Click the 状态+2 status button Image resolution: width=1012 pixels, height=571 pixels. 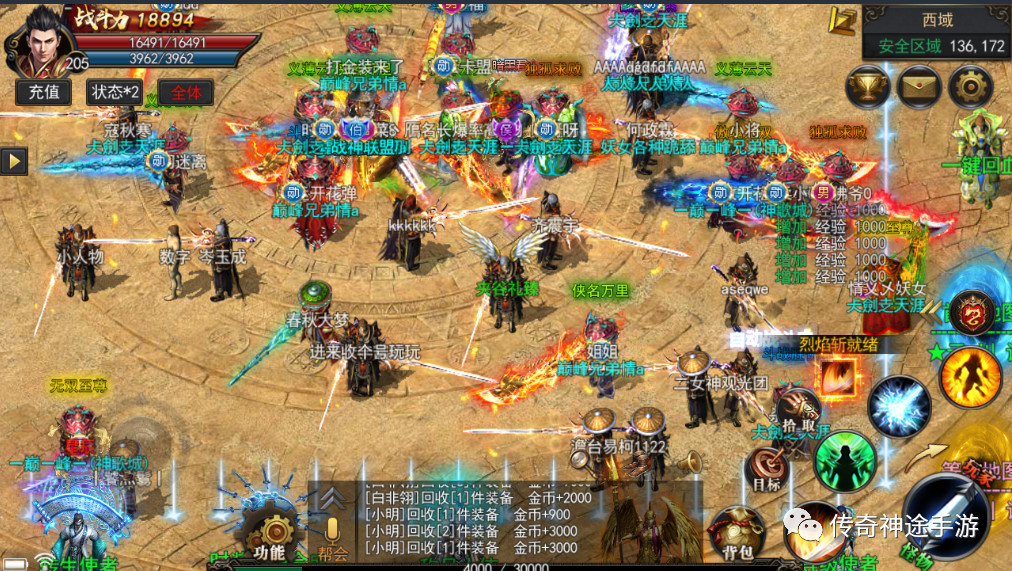click(x=114, y=92)
